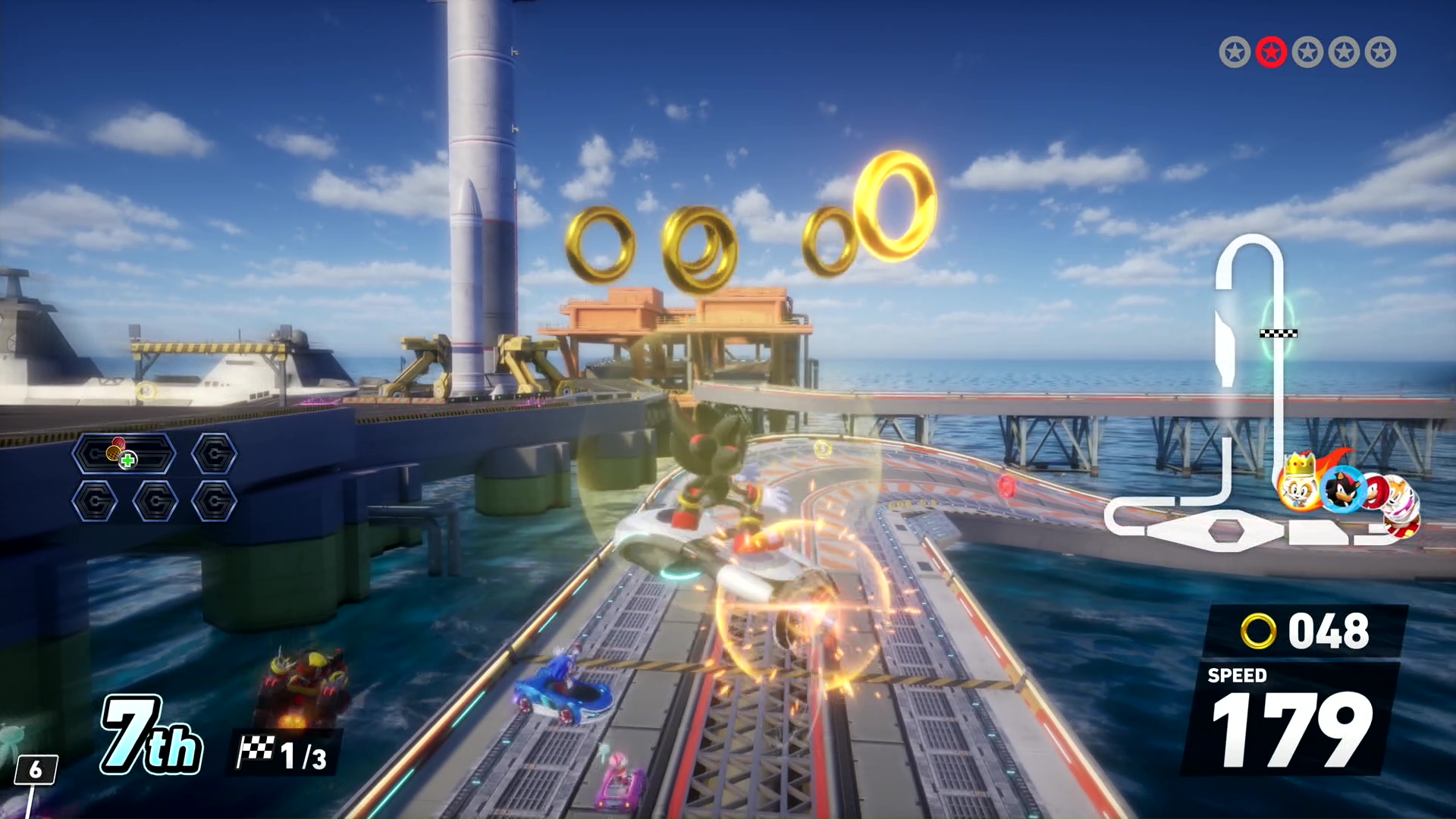Select Cream's crowned leader icon on minimap
The width and height of the screenshot is (1456, 819).
1298,485
